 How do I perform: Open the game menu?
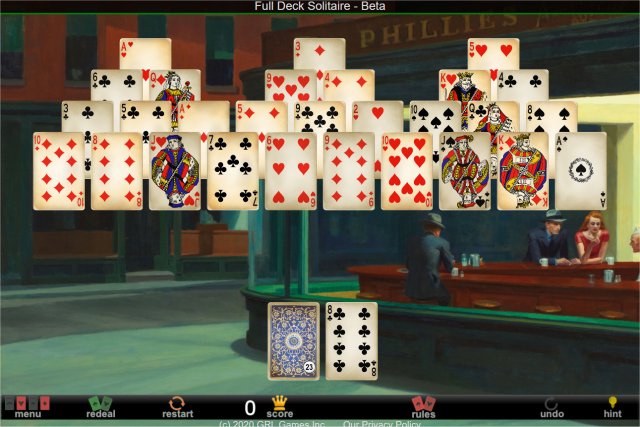[x=27, y=407]
